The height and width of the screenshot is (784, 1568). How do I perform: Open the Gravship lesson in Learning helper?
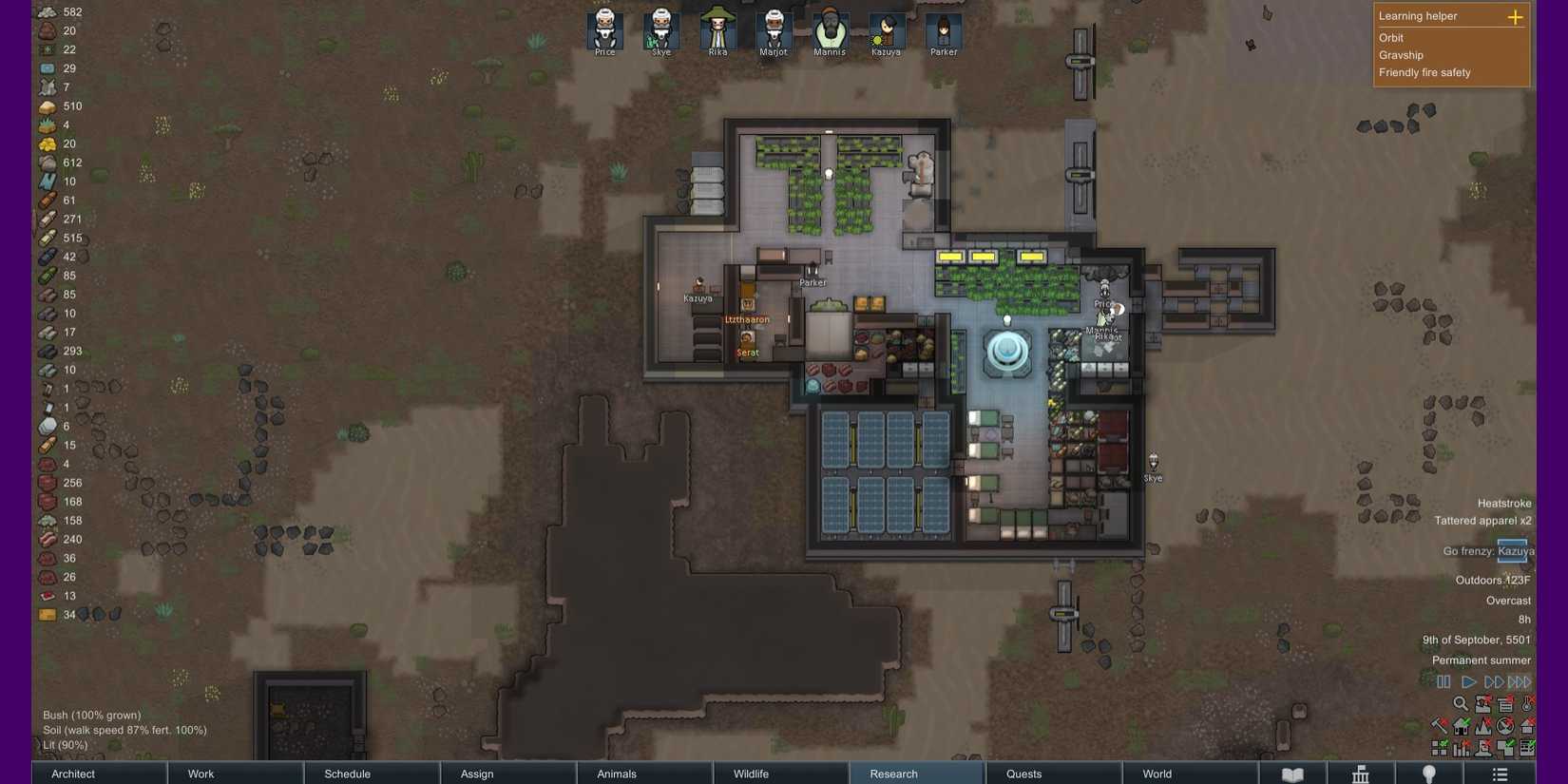1399,55
